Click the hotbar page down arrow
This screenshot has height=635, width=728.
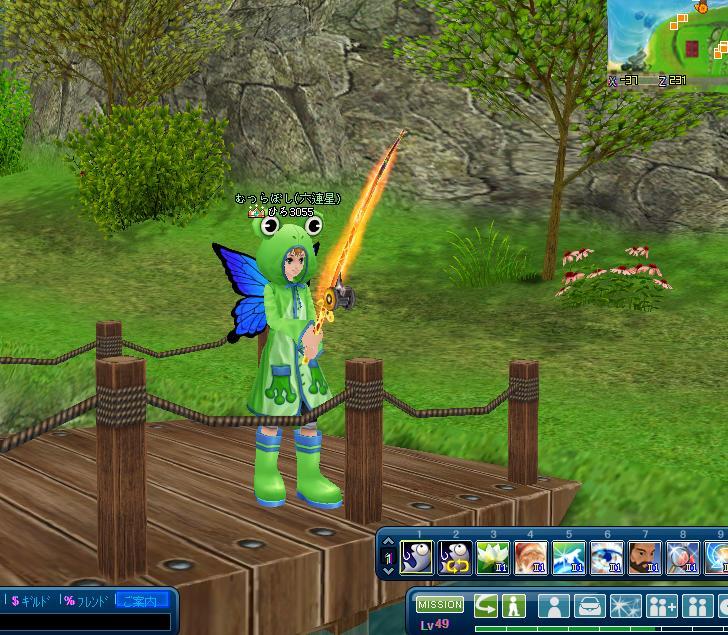[x=389, y=569]
